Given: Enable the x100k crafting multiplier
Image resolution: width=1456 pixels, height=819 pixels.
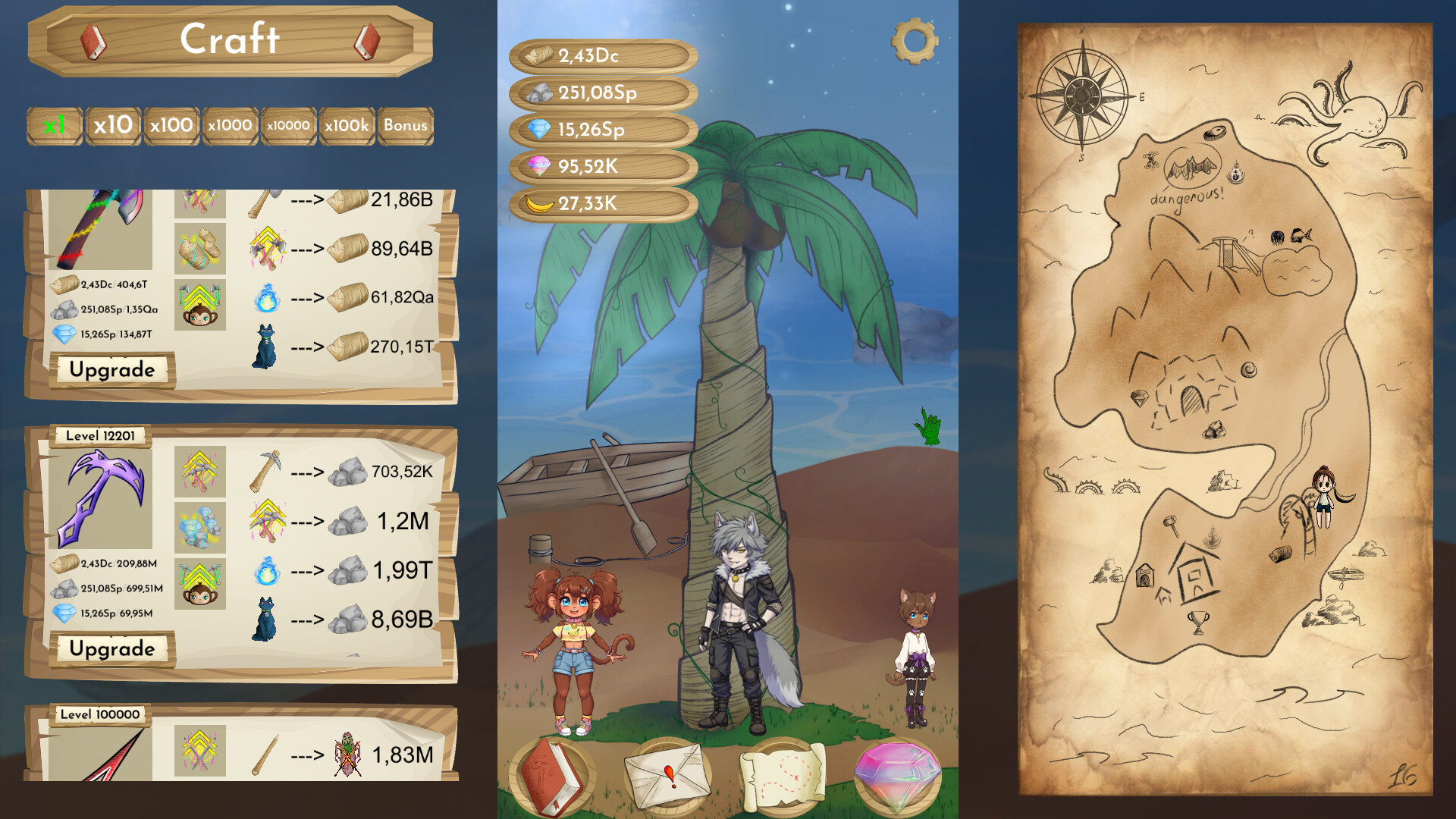Looking at the screenshot, I should [346, 125].
